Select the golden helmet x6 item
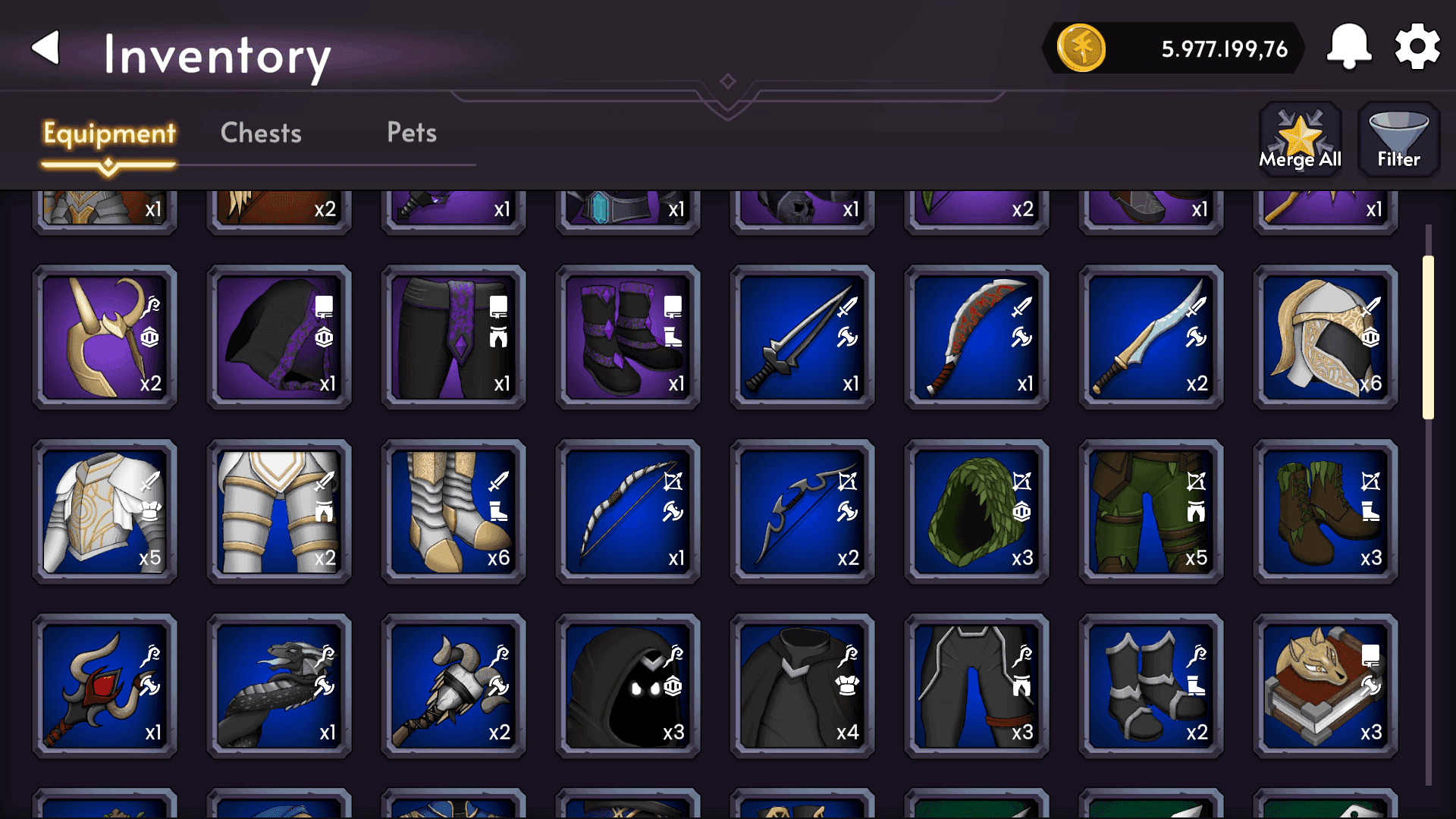Image resolution: width=1456 pixels, height=819 pixels. 1325,337
